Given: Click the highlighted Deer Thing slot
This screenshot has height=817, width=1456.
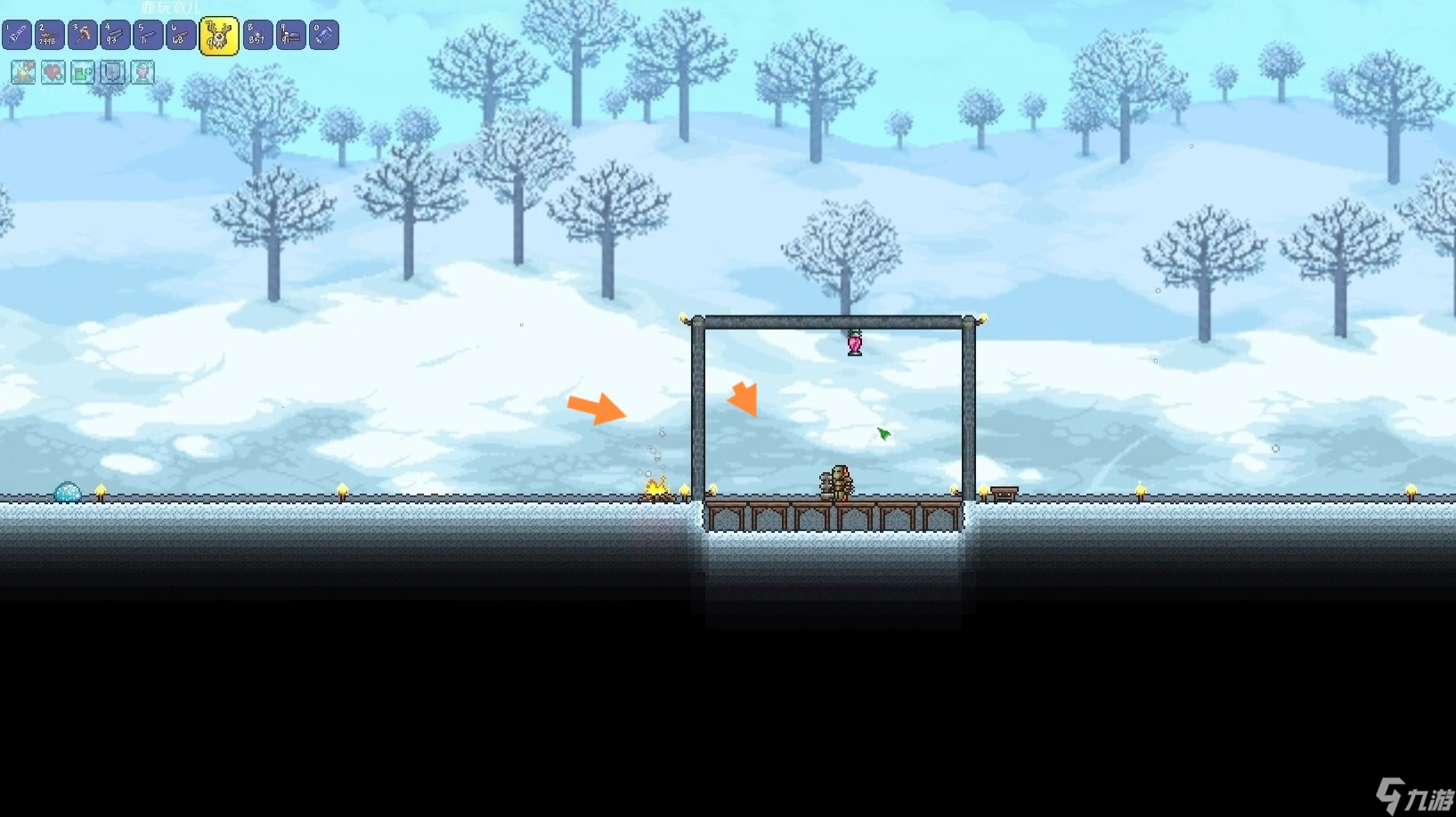Looking at the screenshot, I should (218, 36).
